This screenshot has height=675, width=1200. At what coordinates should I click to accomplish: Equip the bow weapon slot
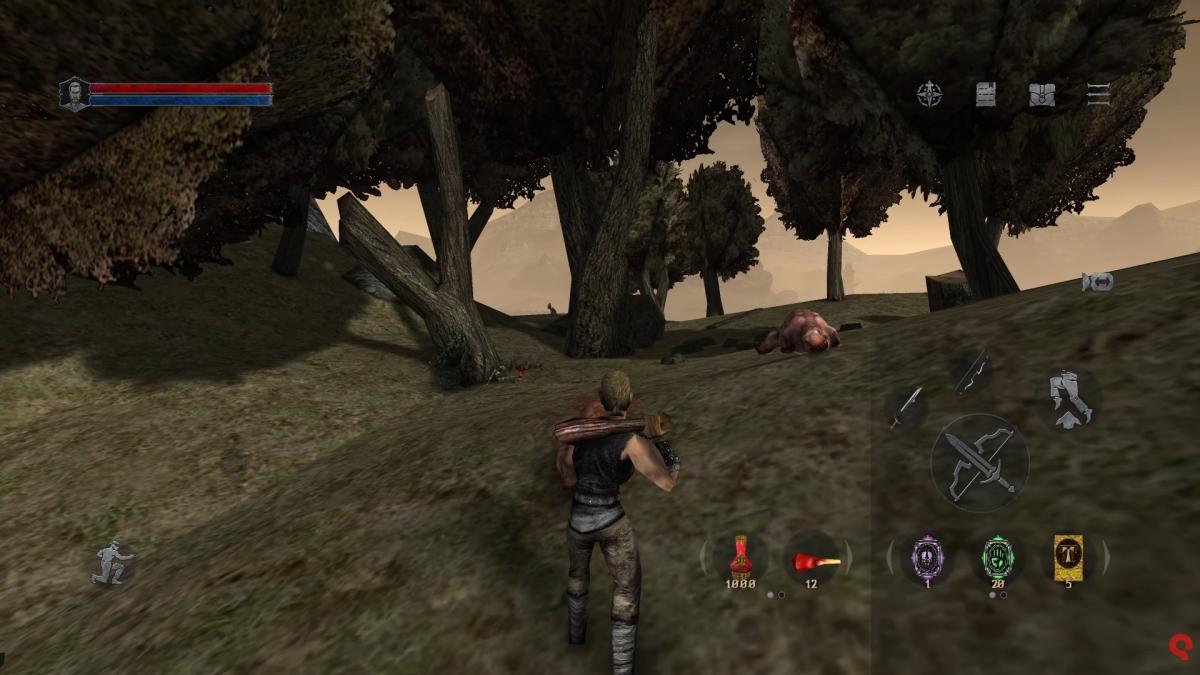969,371
